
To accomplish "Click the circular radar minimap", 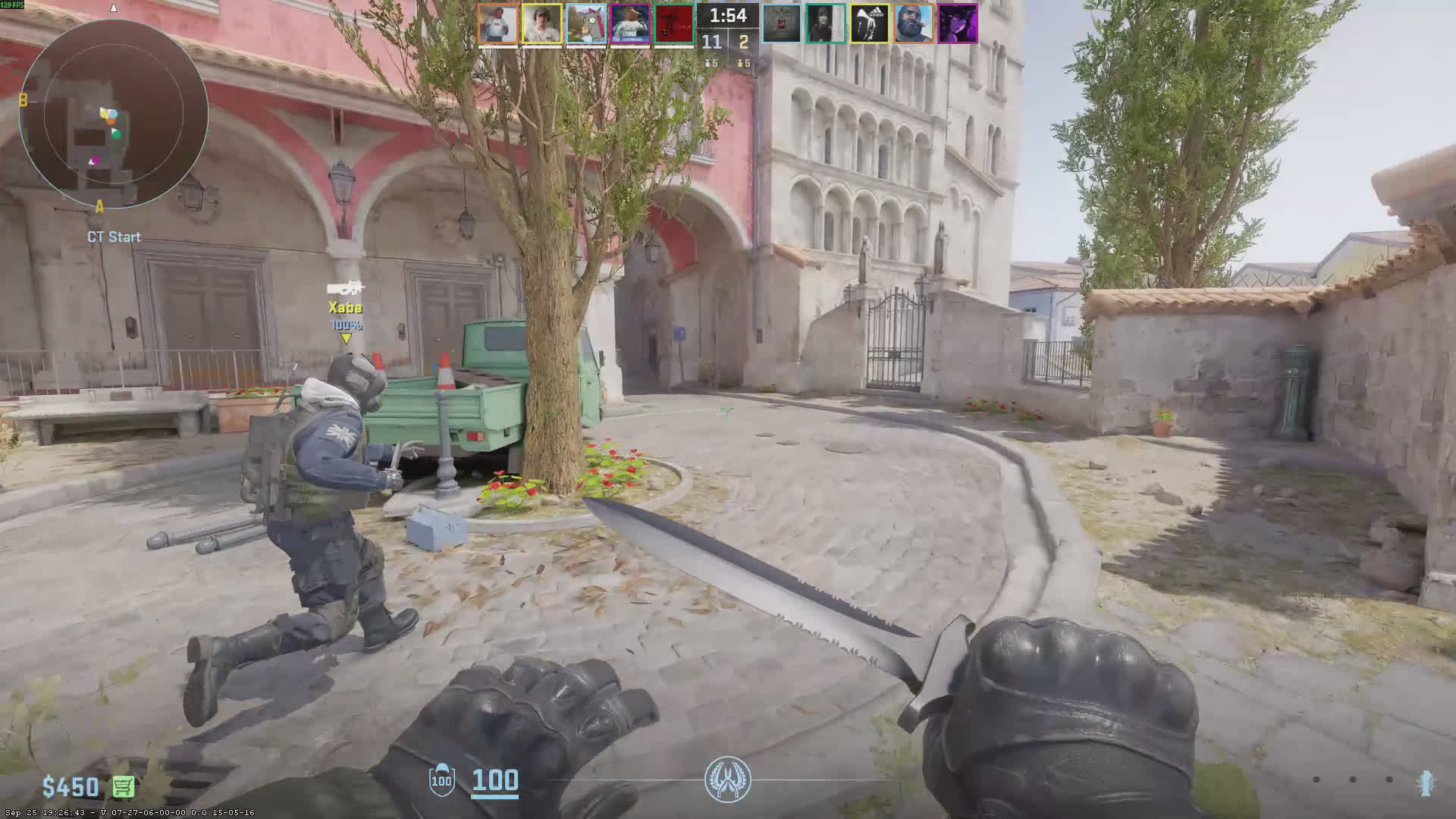I will 114,114.
